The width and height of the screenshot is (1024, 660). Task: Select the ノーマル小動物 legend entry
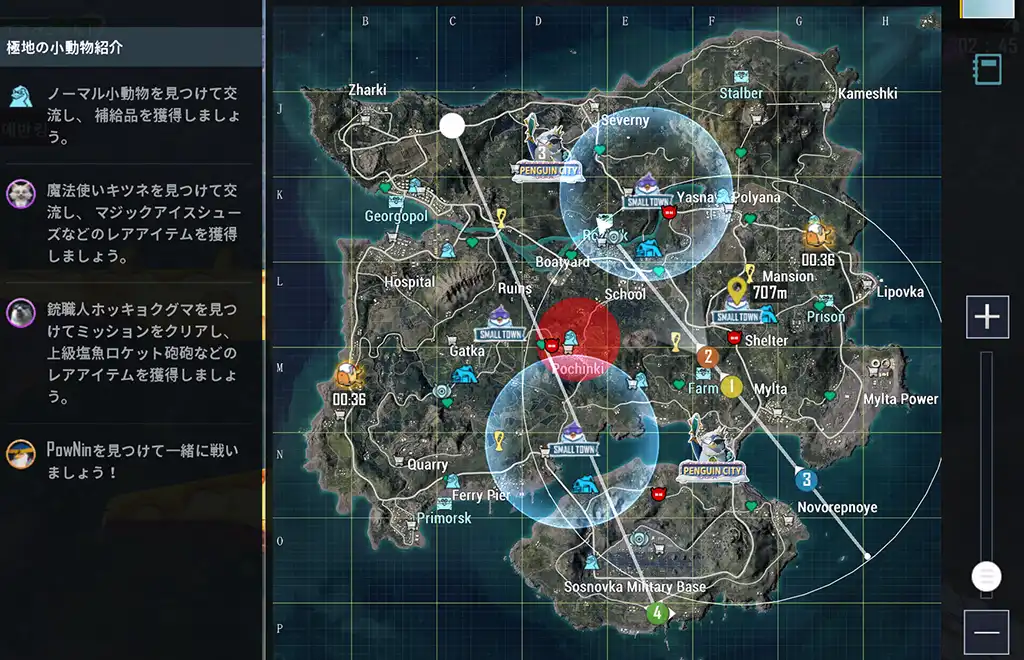click(131, 114)
